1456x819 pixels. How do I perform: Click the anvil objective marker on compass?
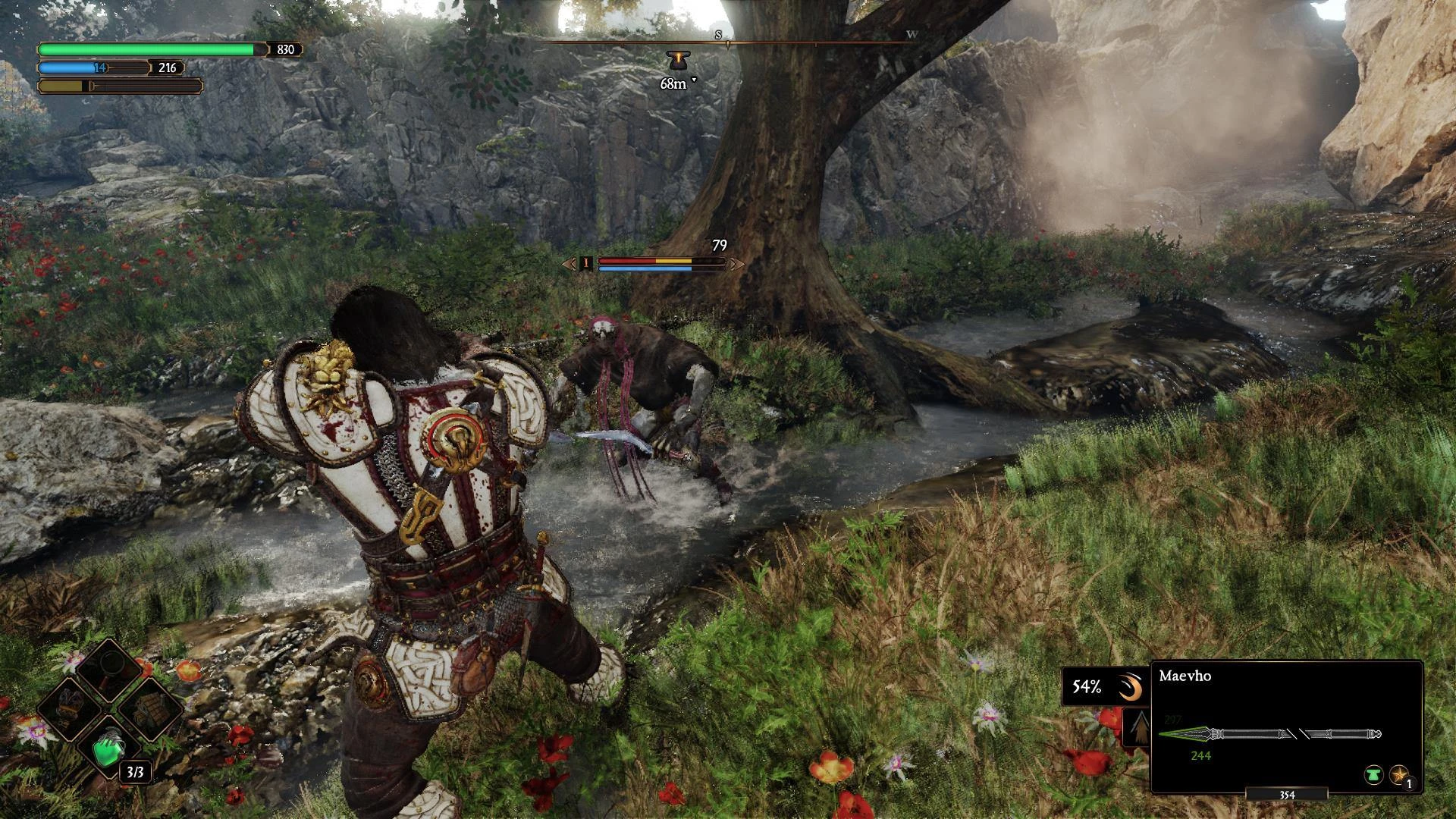point(675,61)
